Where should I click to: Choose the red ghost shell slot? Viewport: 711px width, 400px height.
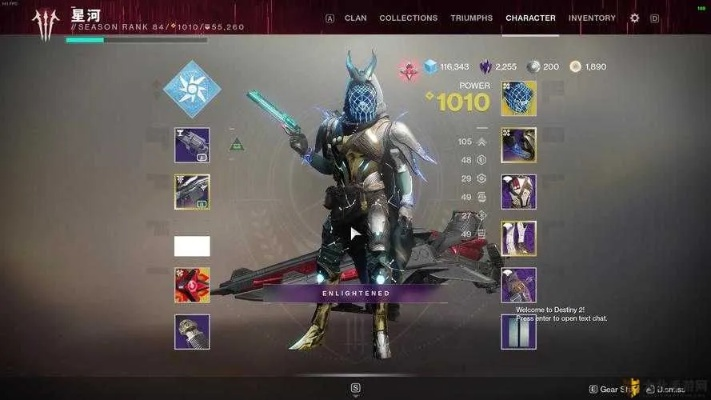point(192,285)
